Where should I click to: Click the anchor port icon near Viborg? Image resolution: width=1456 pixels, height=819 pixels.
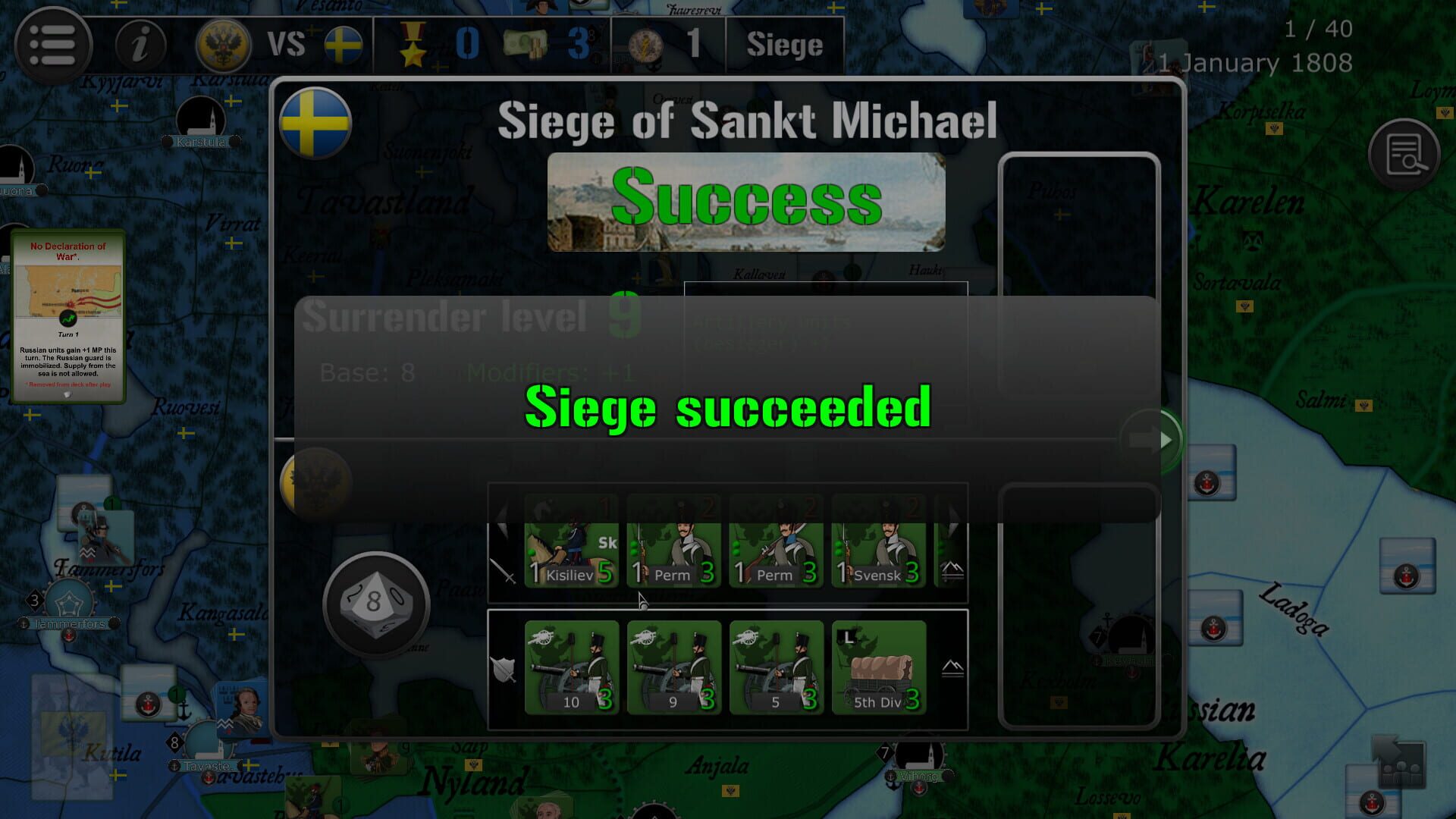point(890,777)
